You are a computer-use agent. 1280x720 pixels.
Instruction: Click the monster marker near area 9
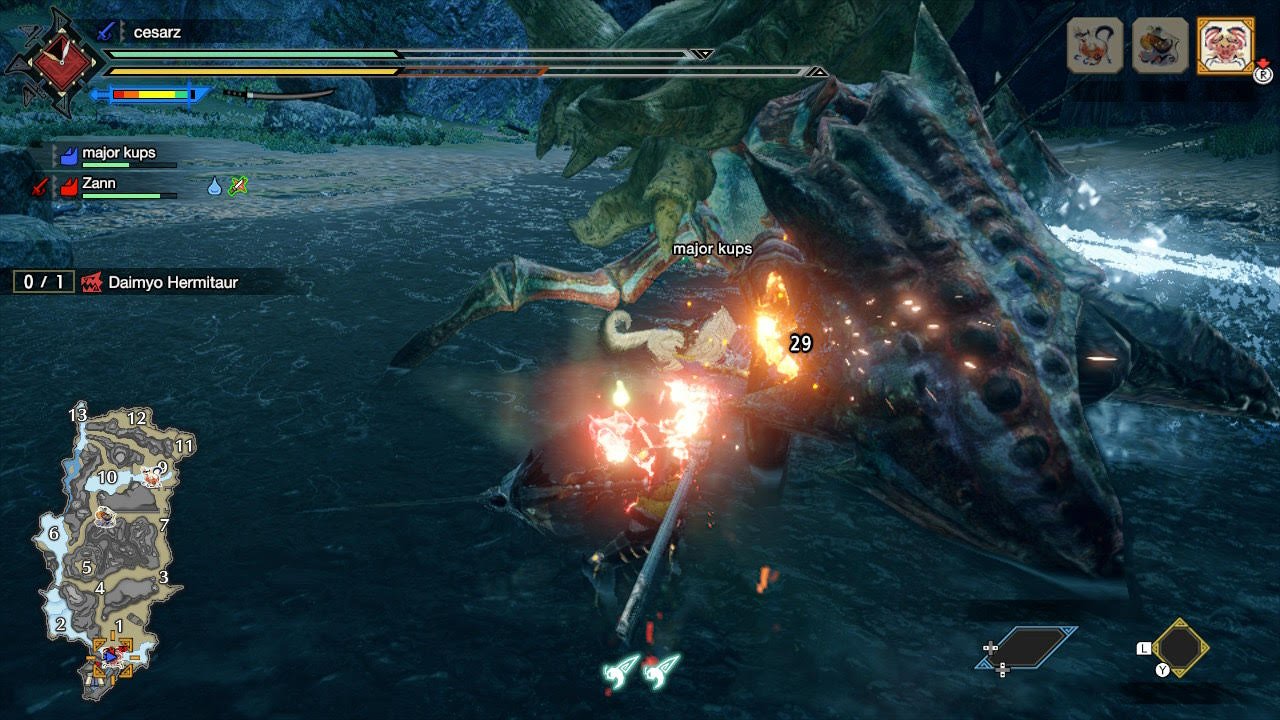tap(152, 479)
